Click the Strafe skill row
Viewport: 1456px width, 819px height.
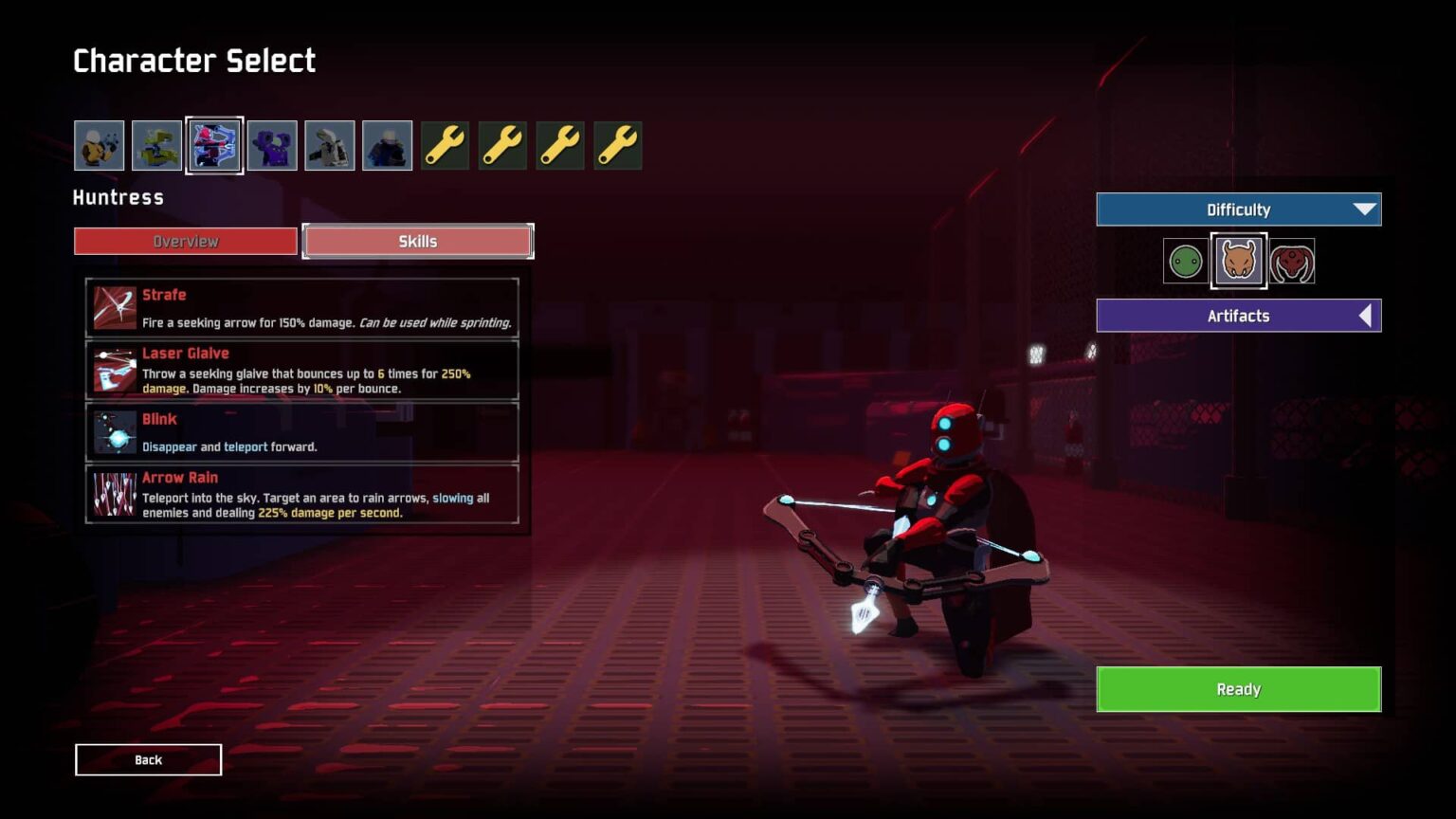(x=302, y=308)
